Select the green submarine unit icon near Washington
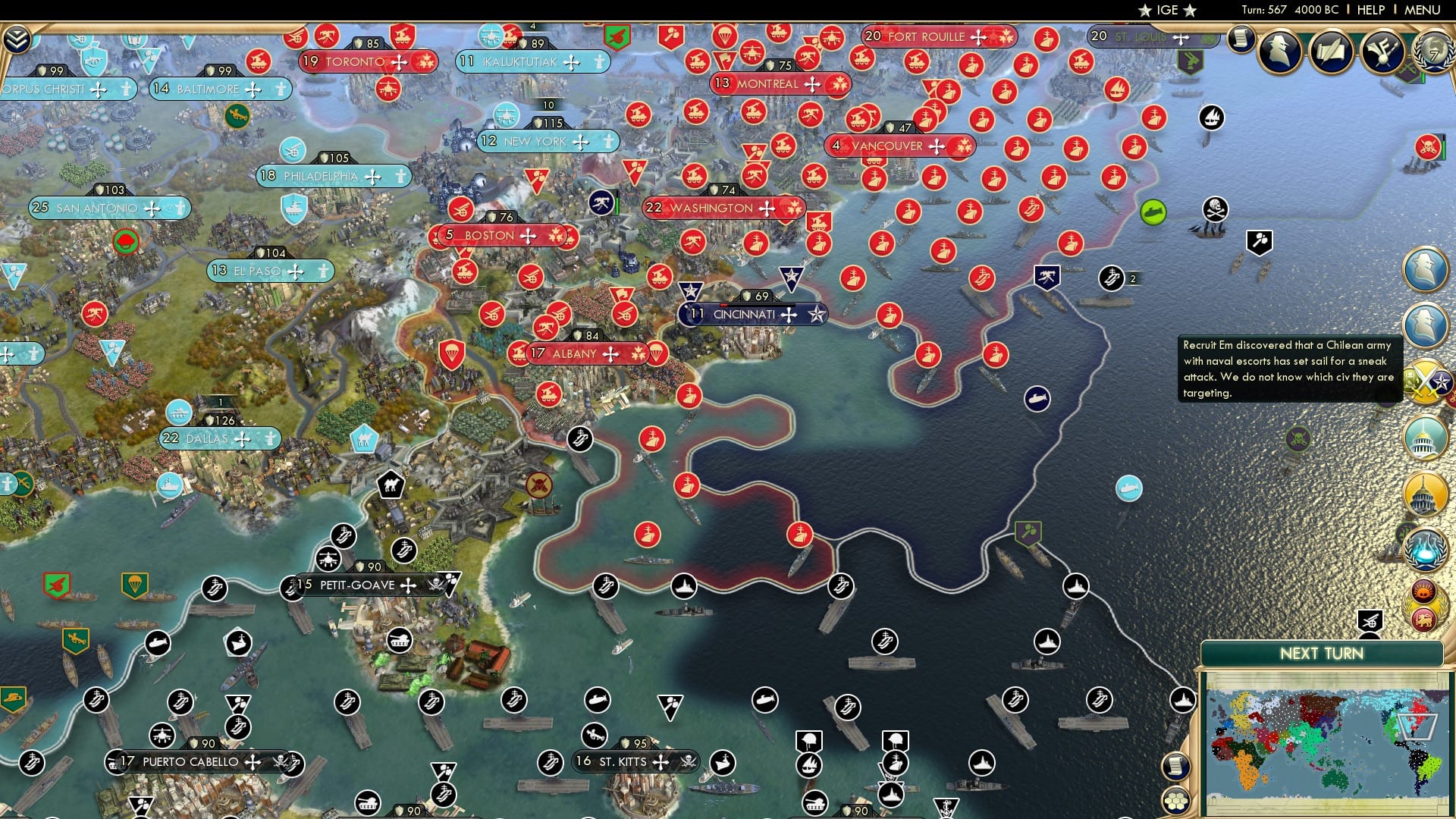 click(1153, 211)
